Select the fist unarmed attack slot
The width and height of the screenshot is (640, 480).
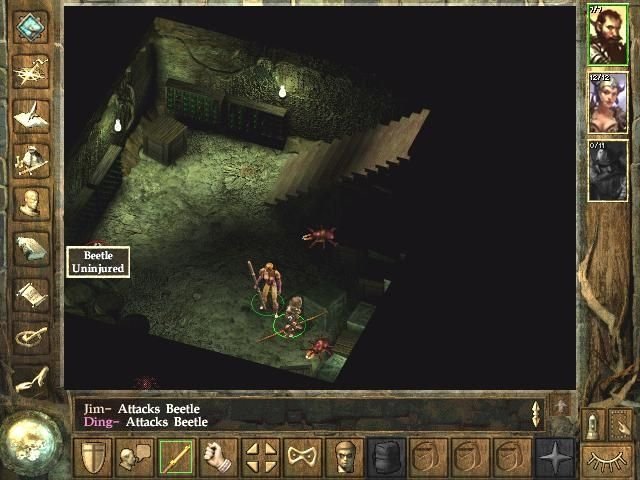click(x=218, y=457)
